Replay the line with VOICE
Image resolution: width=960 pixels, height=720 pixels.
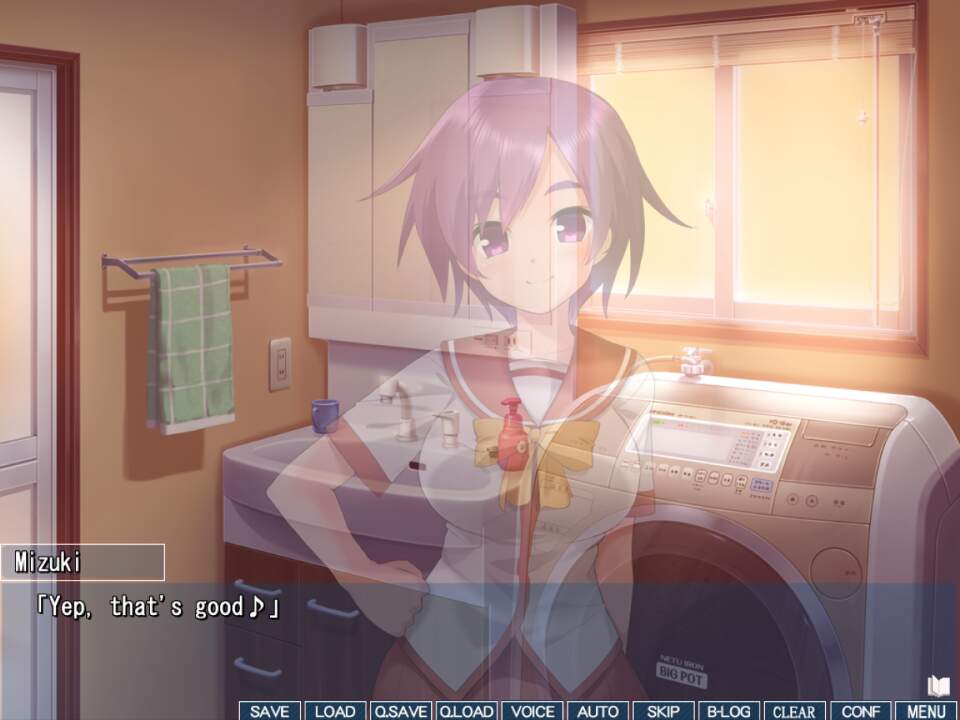532,711
